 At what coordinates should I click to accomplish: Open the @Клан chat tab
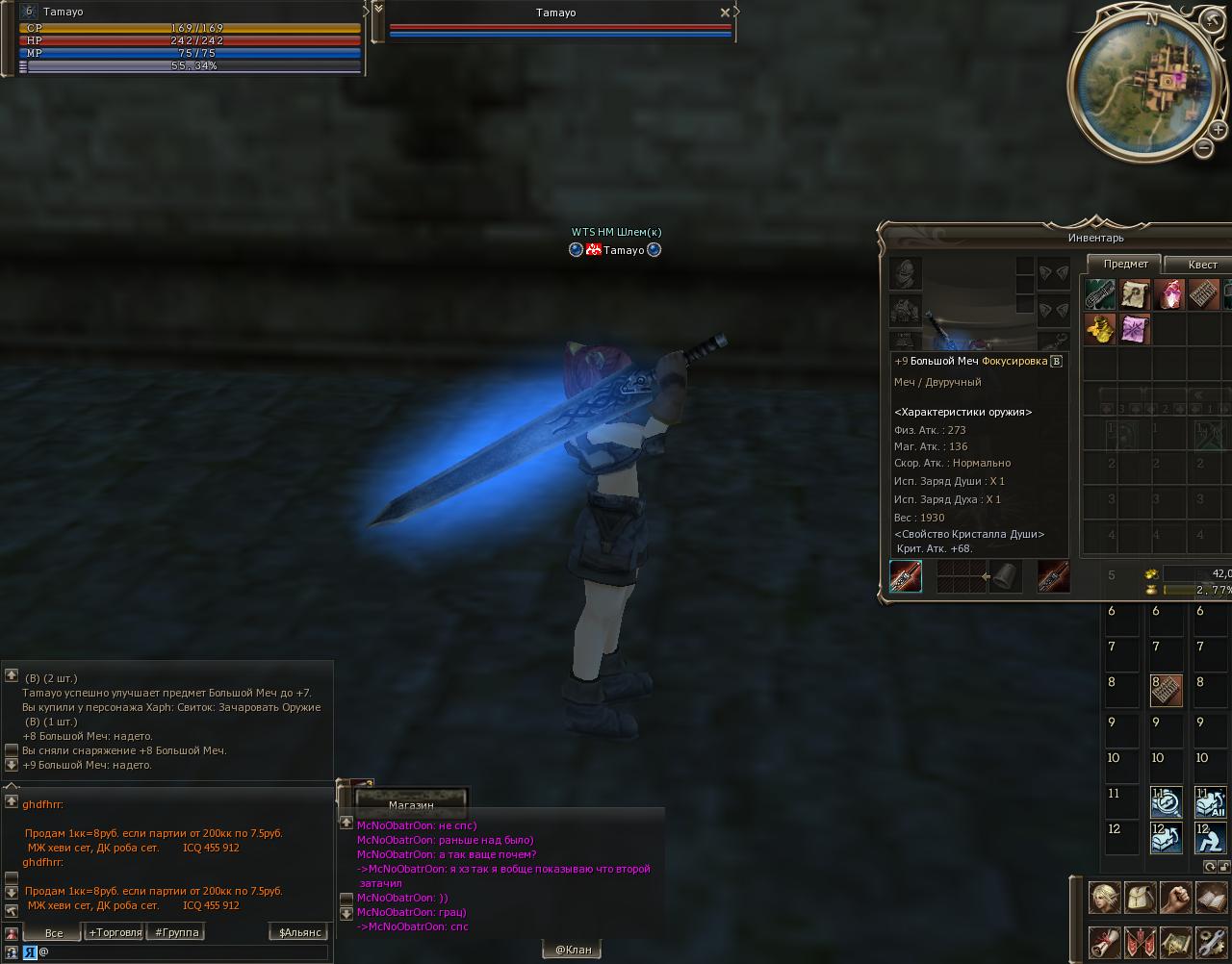(x=573, y=950)
